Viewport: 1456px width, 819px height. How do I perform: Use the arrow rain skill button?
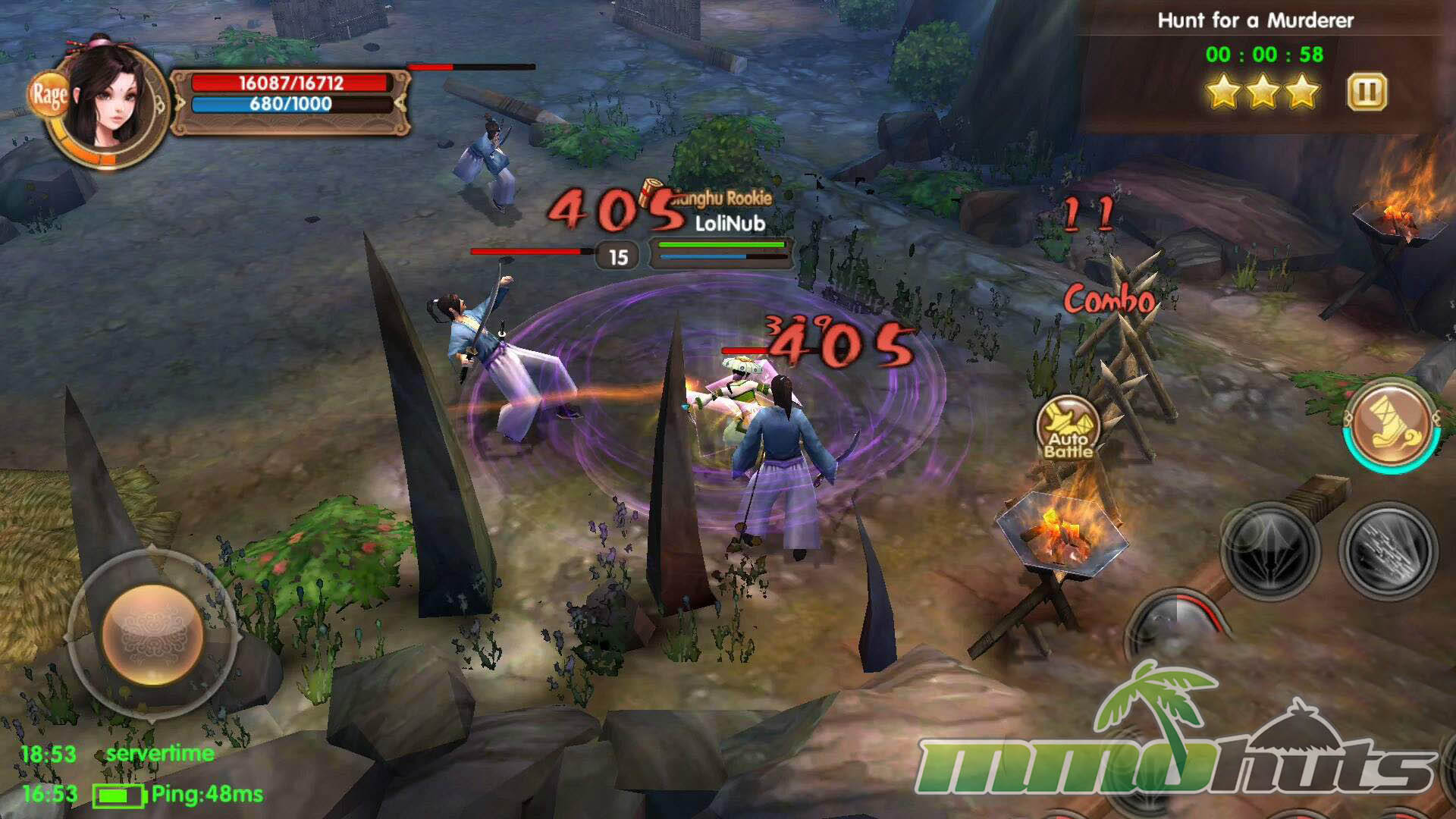click(x=1389, y=550)
